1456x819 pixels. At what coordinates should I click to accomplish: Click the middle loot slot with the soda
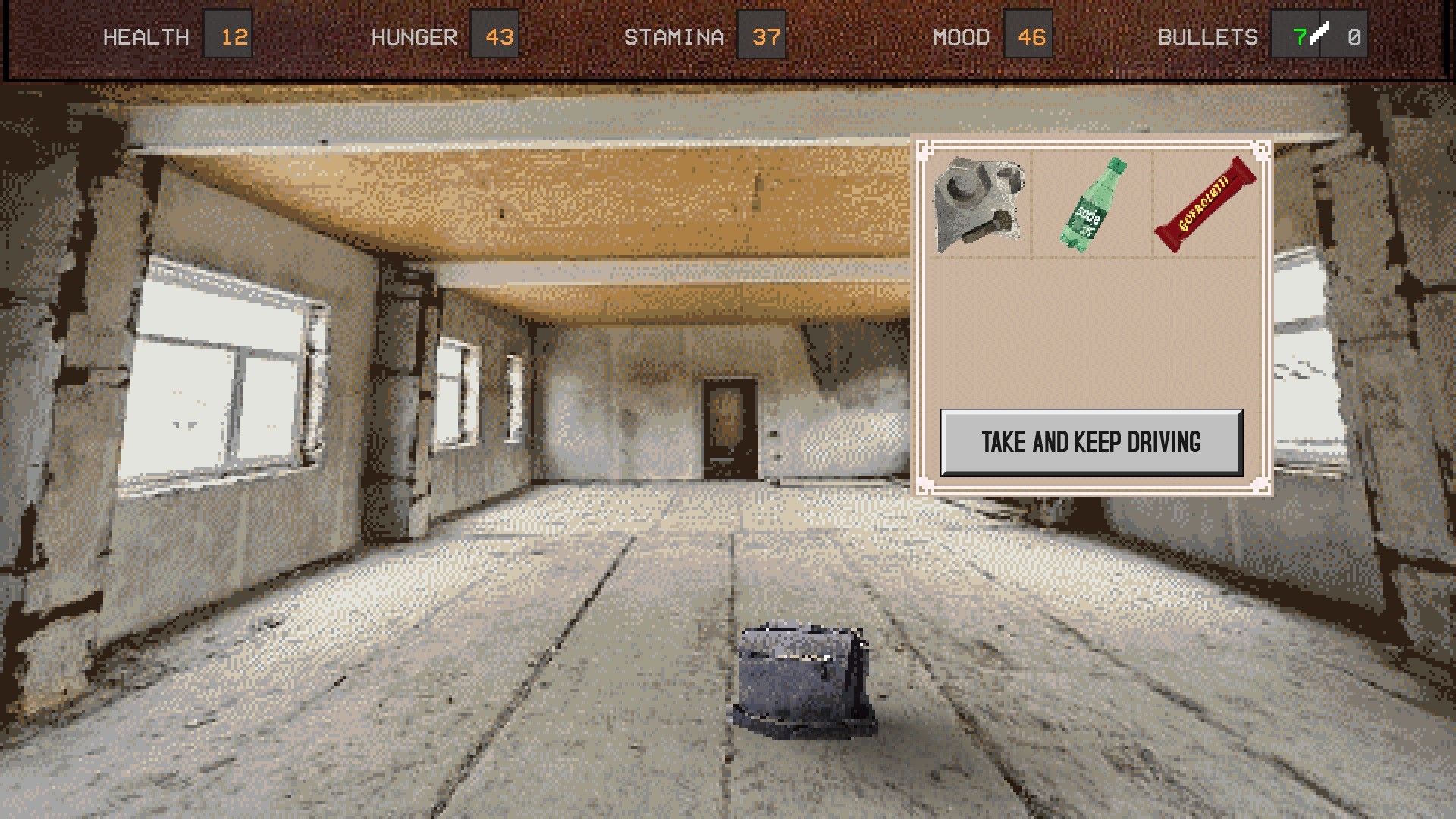1090,205
